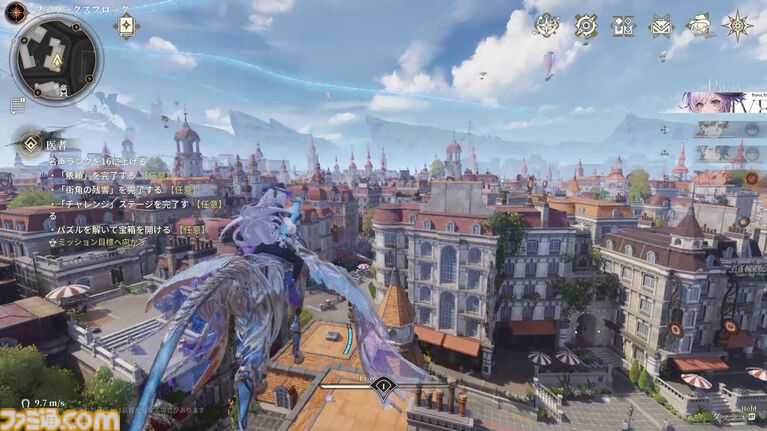Select the diamond badge icon beside the minimap
Image resolution: width=767 pixels, height=431 pixels.
click(x=127, y=26)
